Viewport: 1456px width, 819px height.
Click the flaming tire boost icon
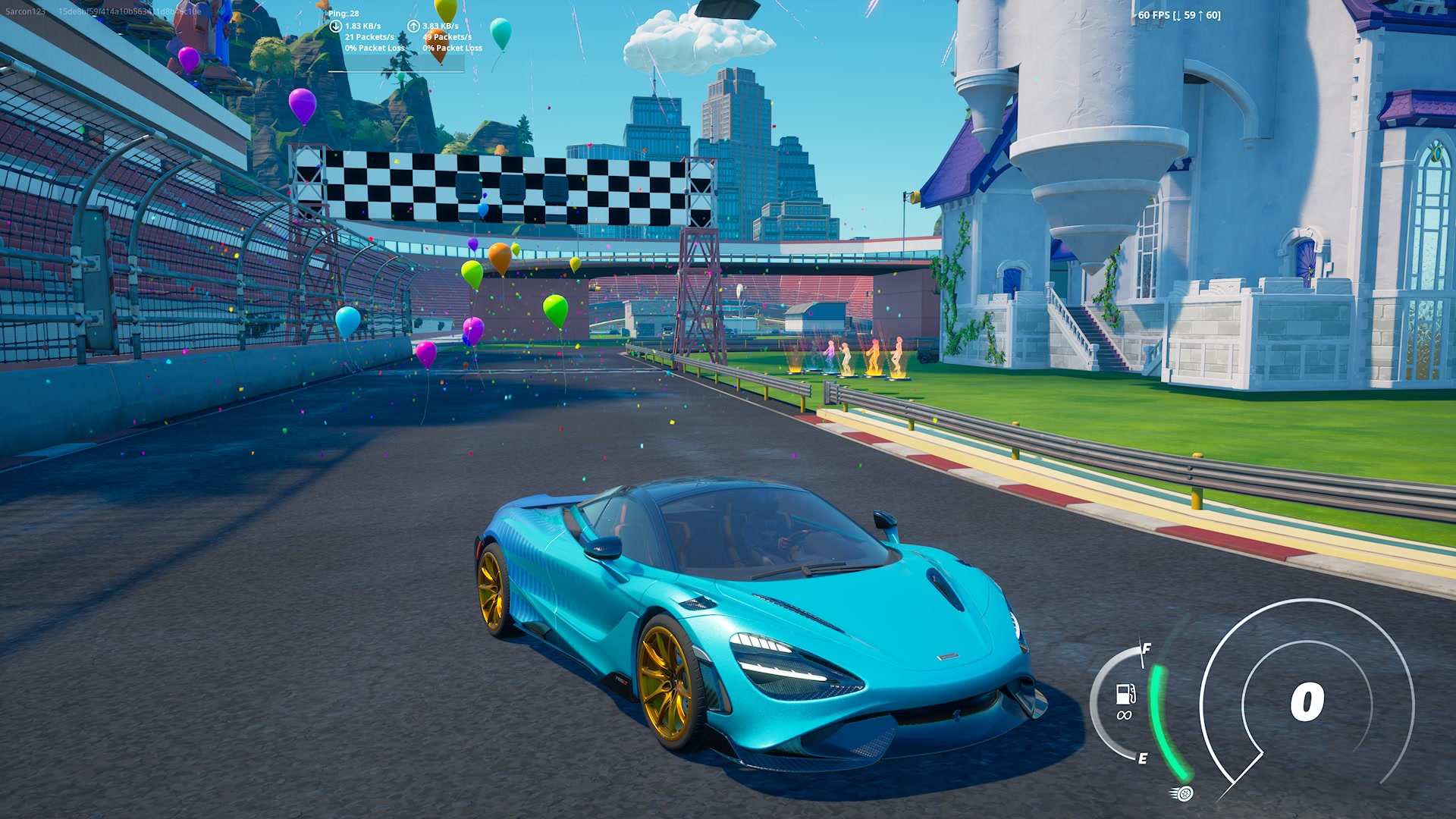click(1182, 793)
